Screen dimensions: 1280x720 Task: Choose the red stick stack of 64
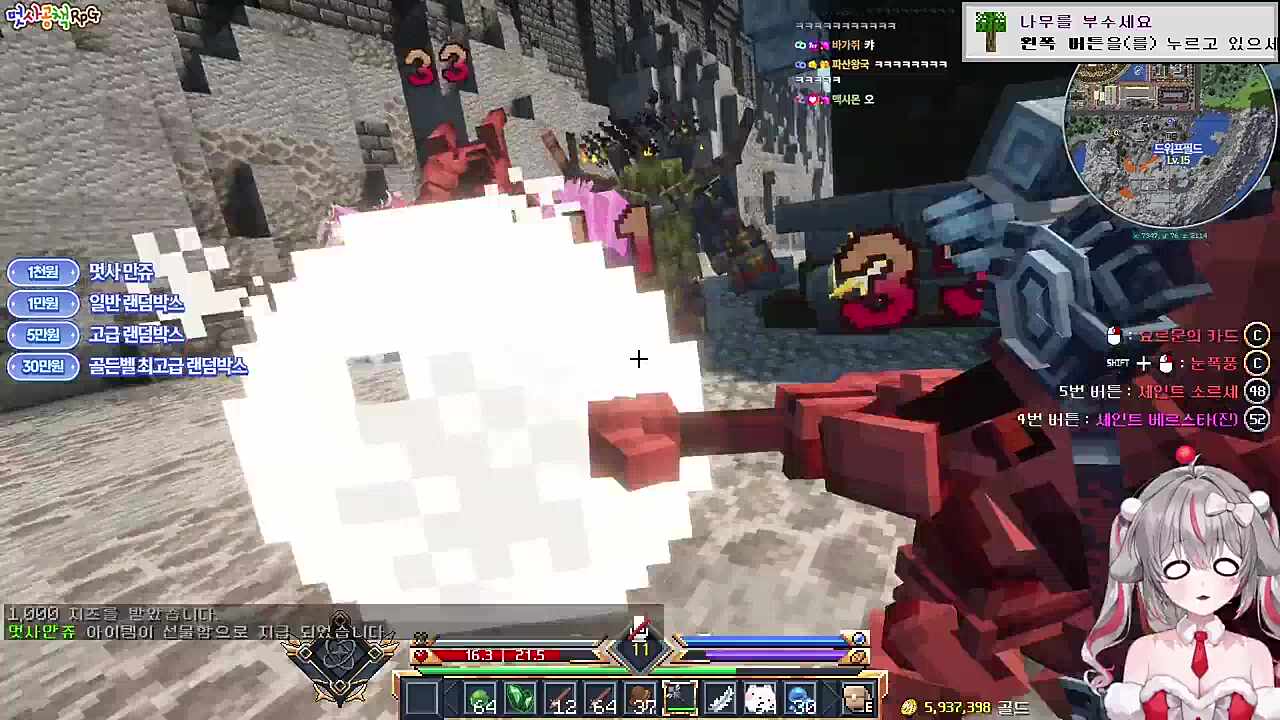(601, 700)
